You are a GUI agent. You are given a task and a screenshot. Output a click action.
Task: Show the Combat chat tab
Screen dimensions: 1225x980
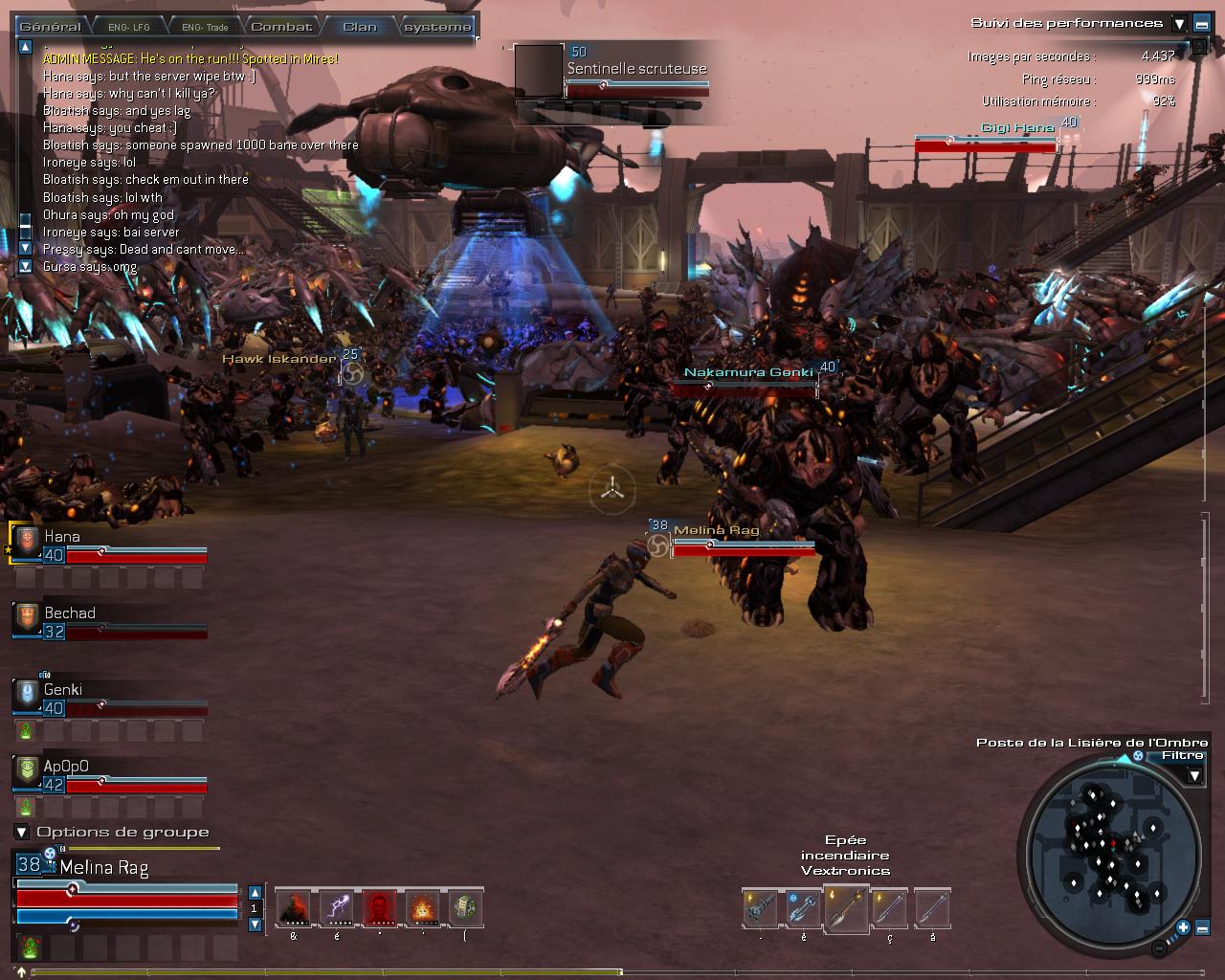(281, 27)
